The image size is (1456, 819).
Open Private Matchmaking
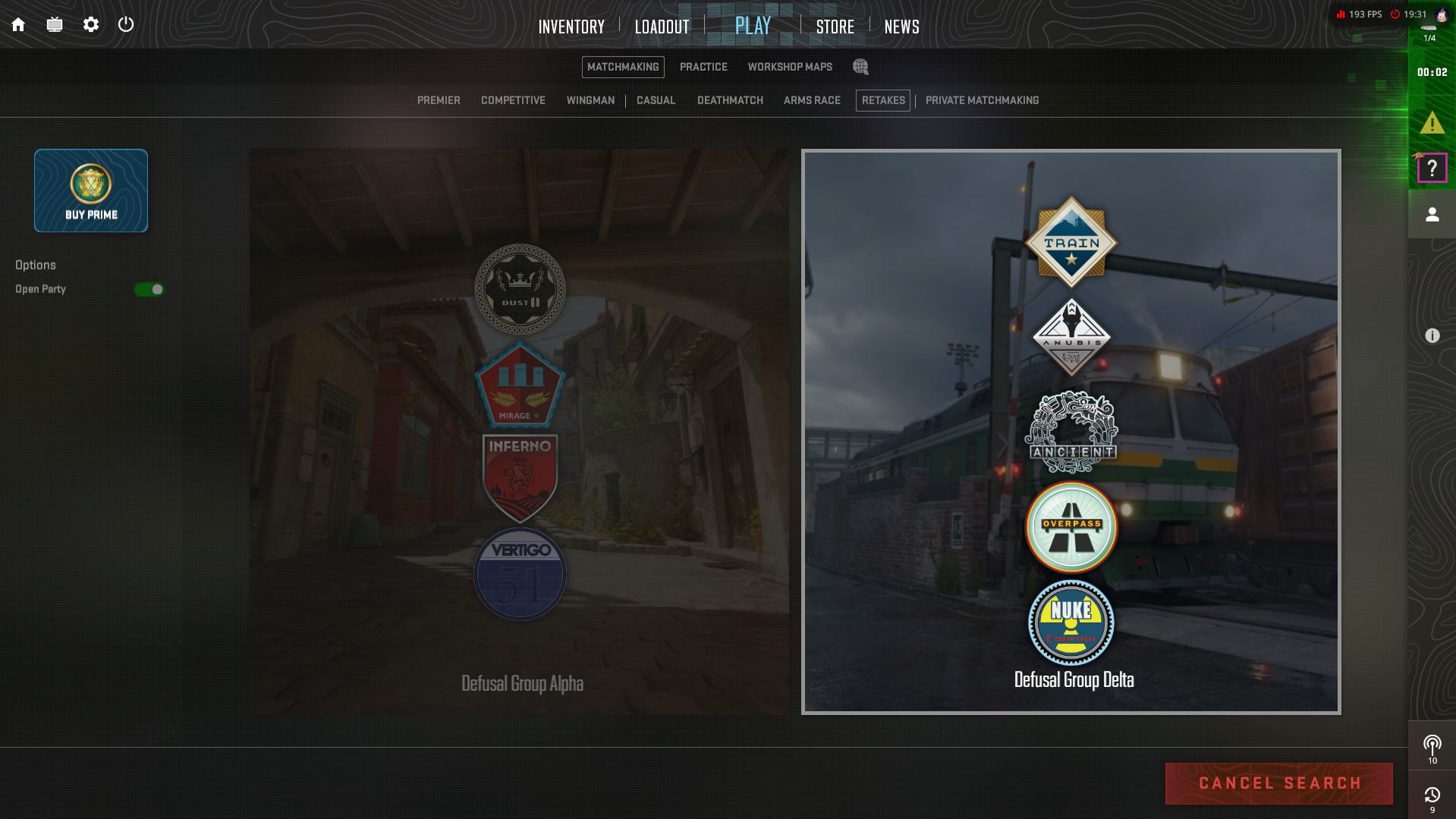click(982, 100)
